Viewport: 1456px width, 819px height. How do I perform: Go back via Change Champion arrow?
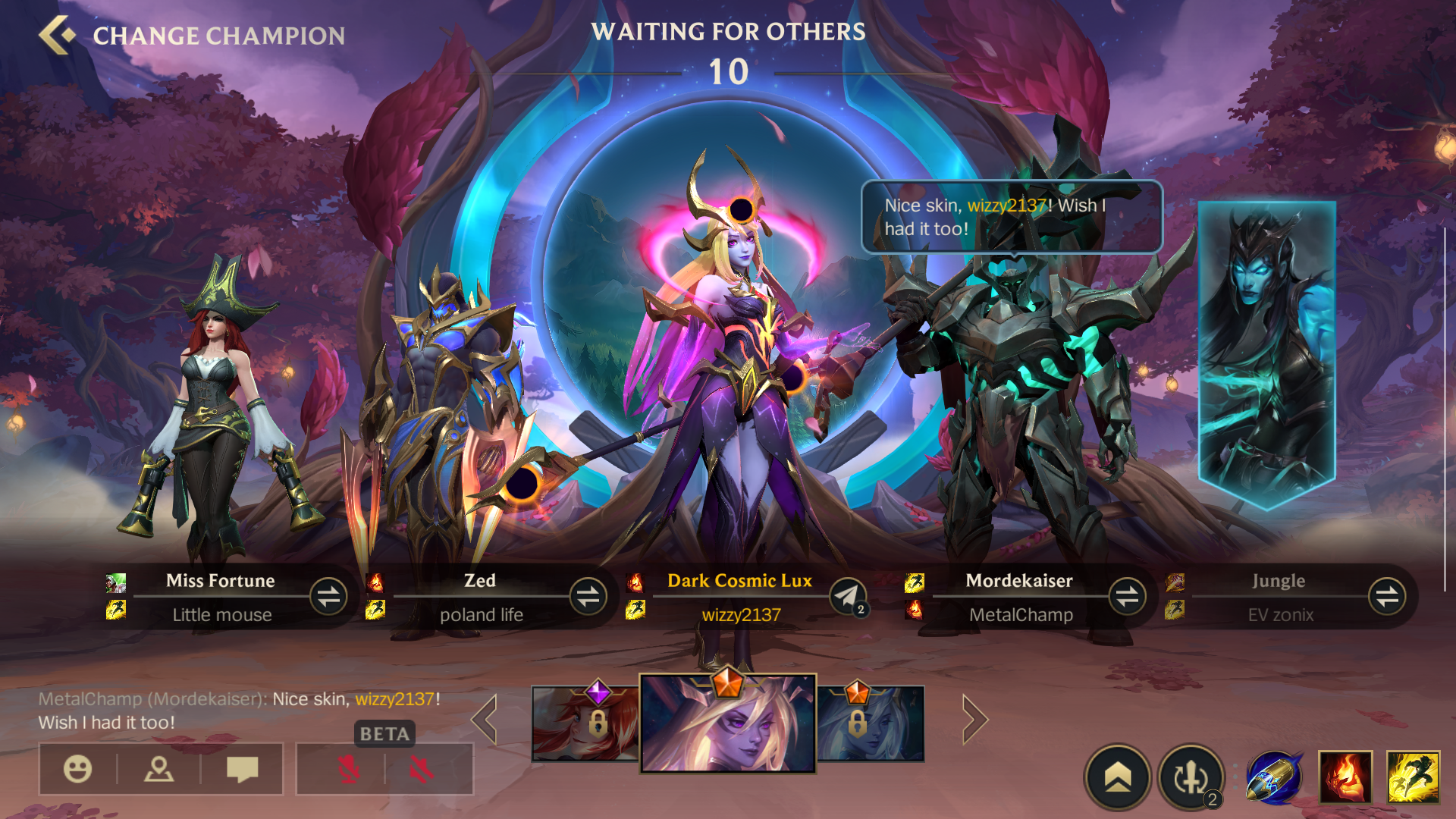point(58,35)
